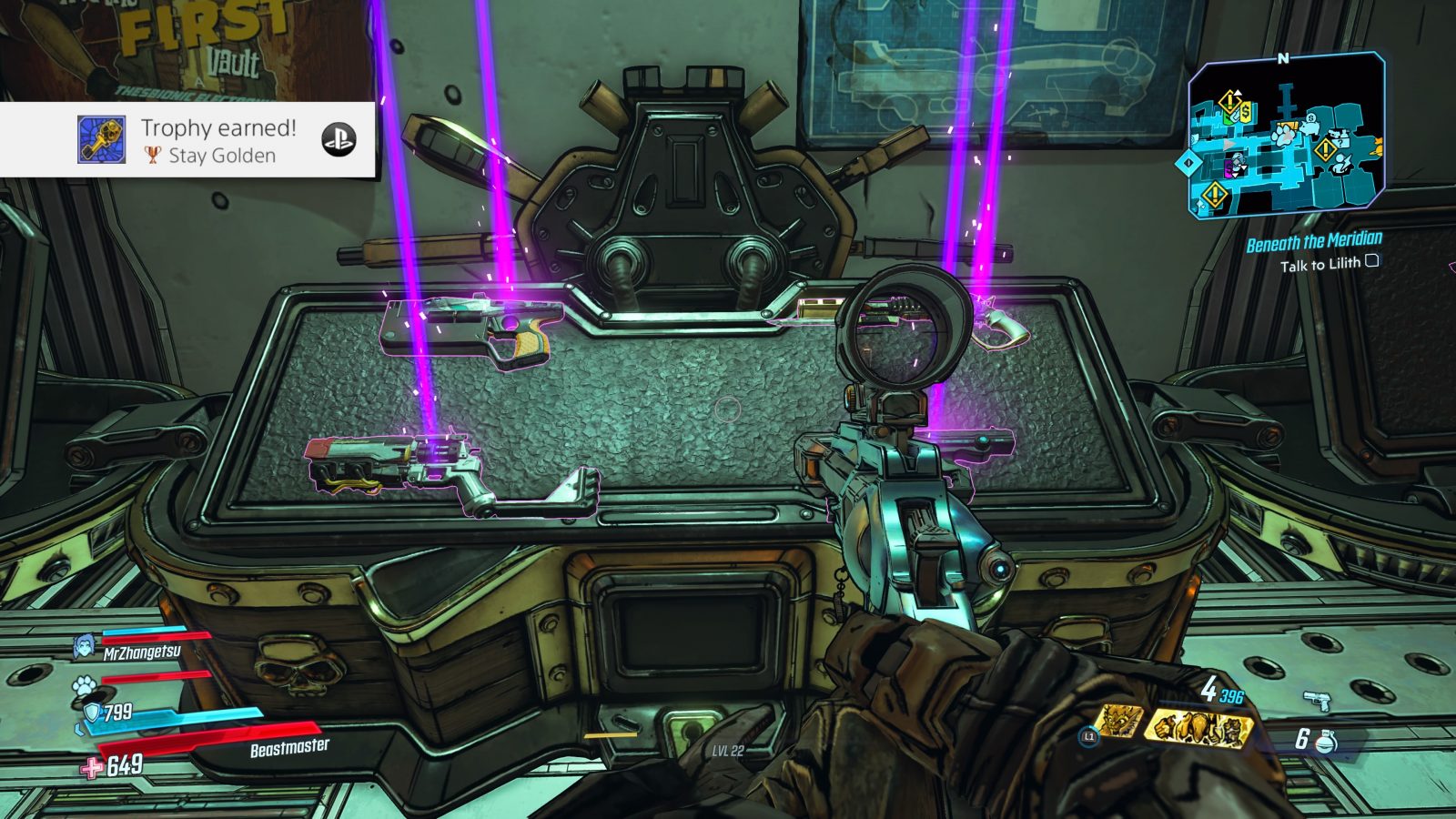This screenshot has height=819, width=1456.
Task: Select the dollar-sign vendor icon on minimap
Action: click(1246, 111)
